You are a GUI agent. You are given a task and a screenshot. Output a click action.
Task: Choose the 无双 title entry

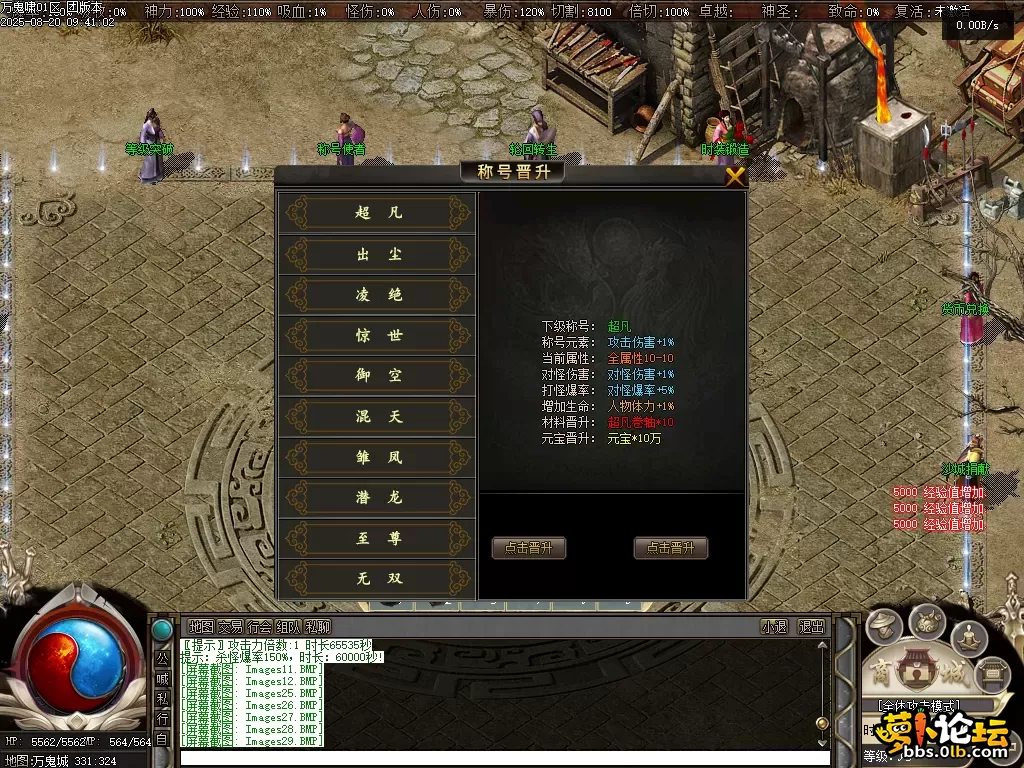378,578
